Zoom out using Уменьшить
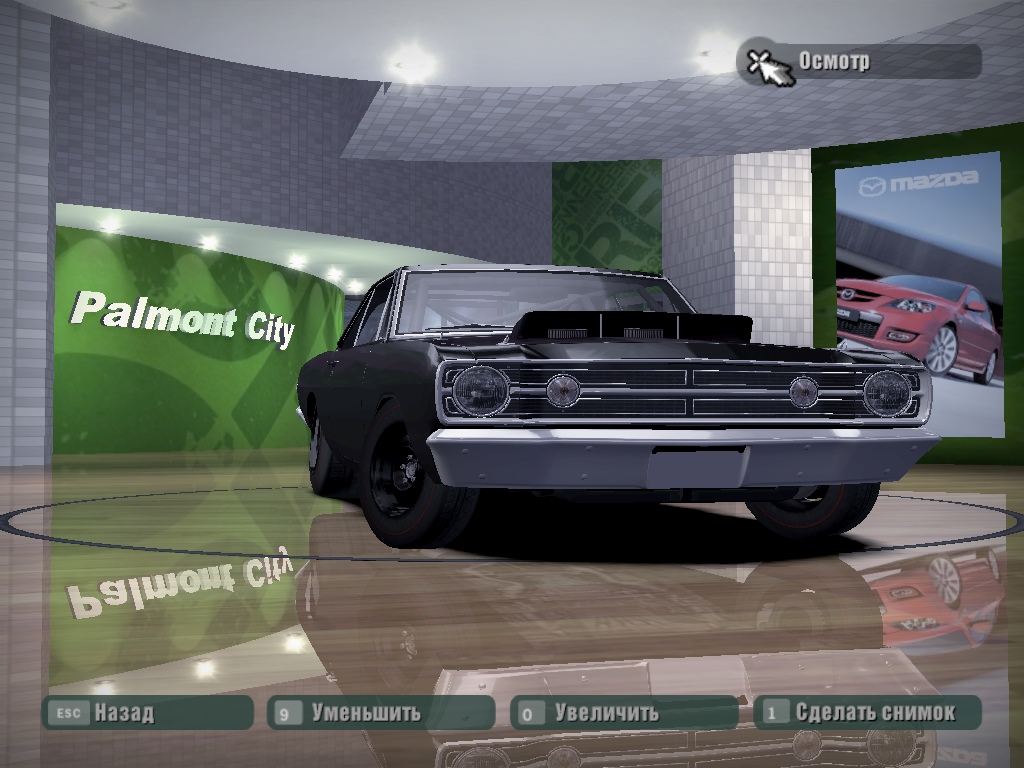This screenshot has width=1024, height=768. tap(381, 713)
